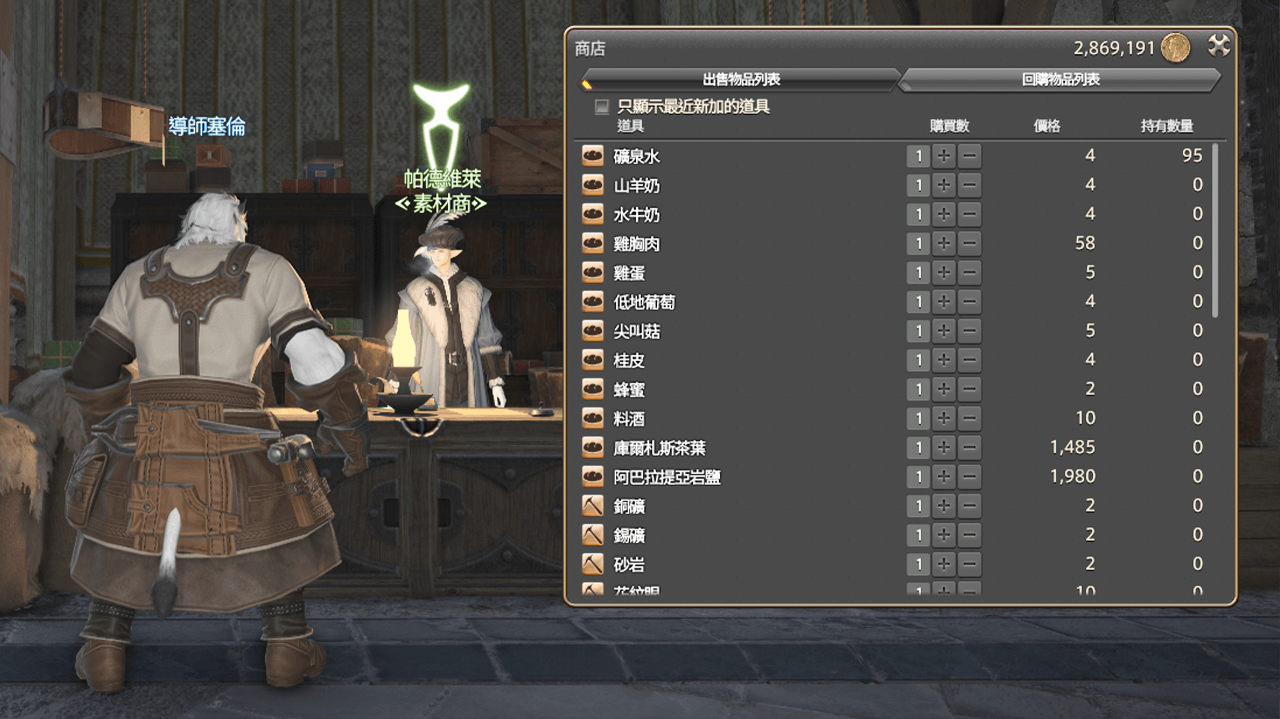Image resolution: width=1280 pixels, height=719 pixels.
Task: Lower 砂岩 quantity with minus button
Action: [969, 564]
